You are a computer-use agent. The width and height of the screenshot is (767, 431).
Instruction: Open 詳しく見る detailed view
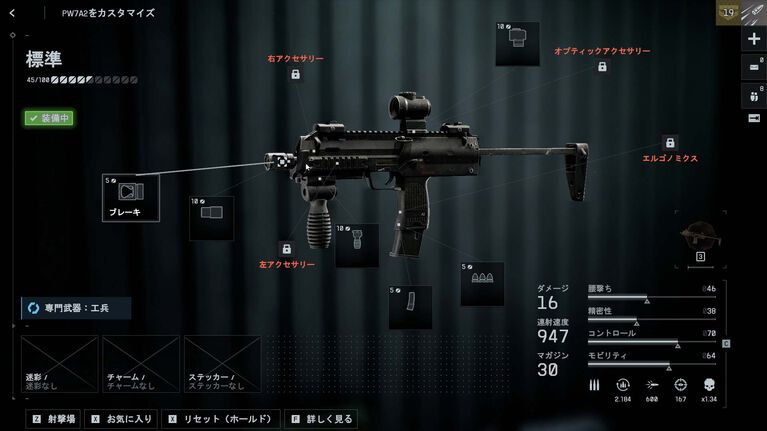(321, 419)
